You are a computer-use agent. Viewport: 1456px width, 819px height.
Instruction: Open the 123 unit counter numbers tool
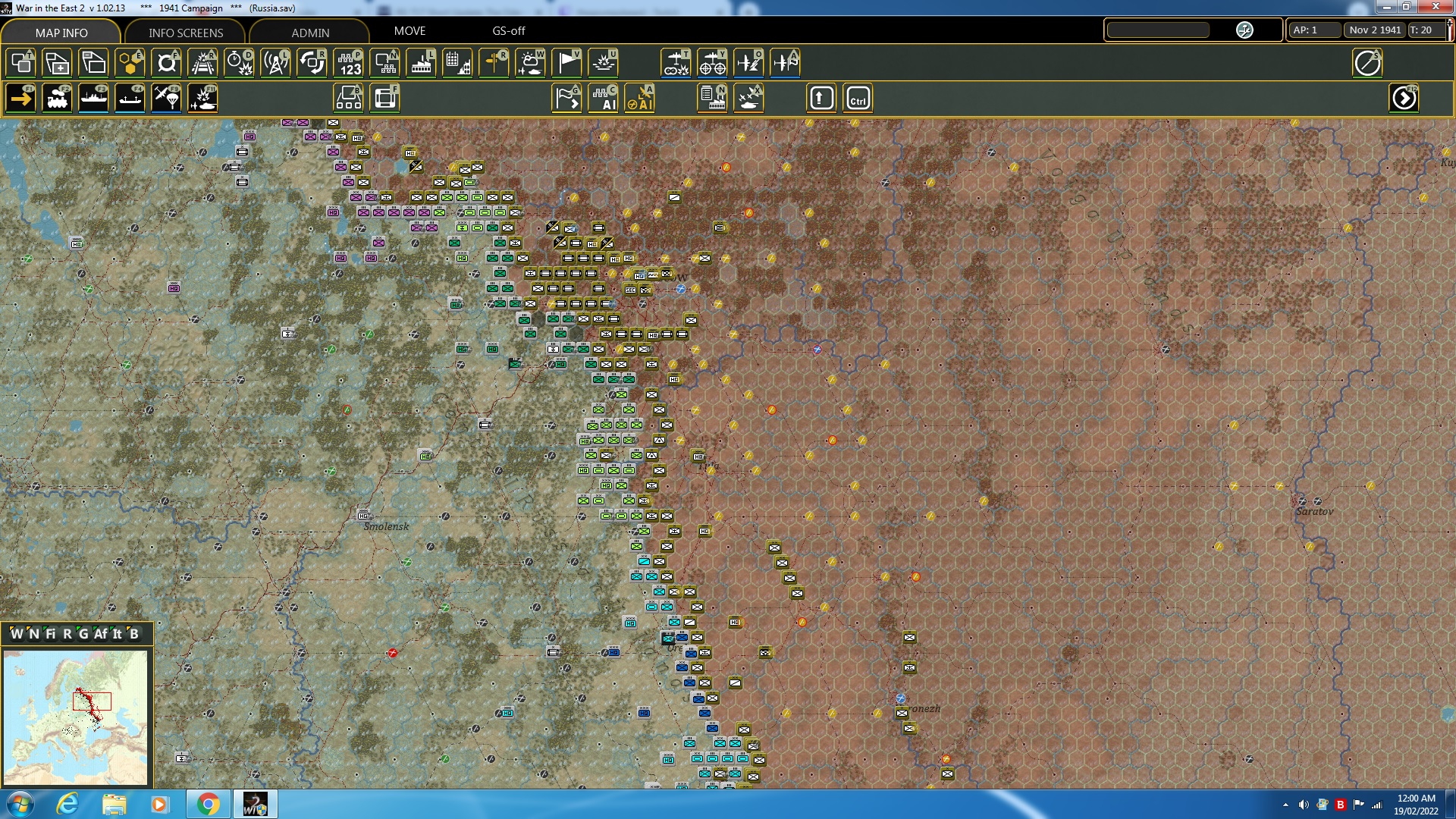tap(348, 63)
